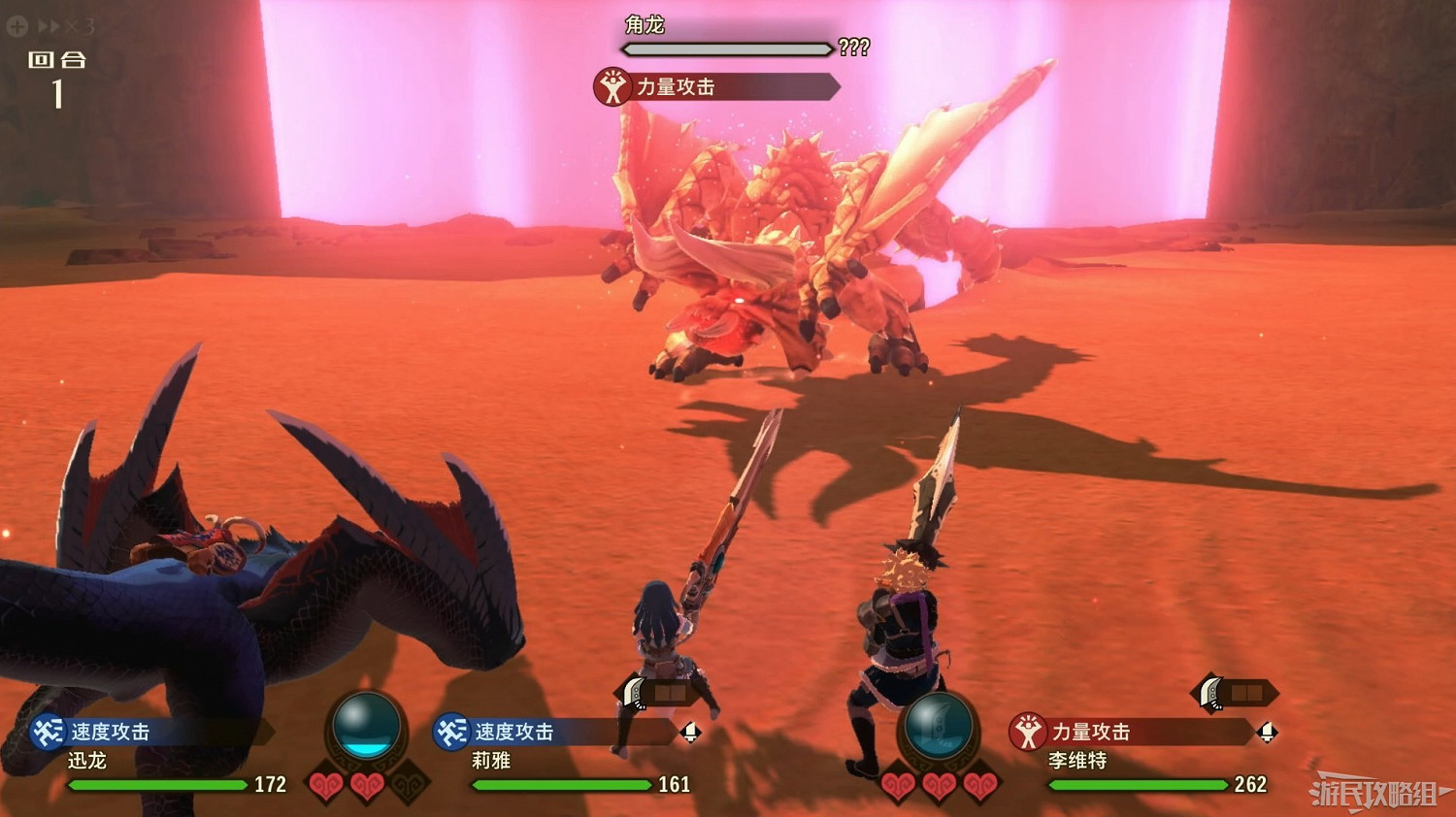
Task: Select the 力量攻击 fist icon on 角龙's banner
Action: [612, 87]
